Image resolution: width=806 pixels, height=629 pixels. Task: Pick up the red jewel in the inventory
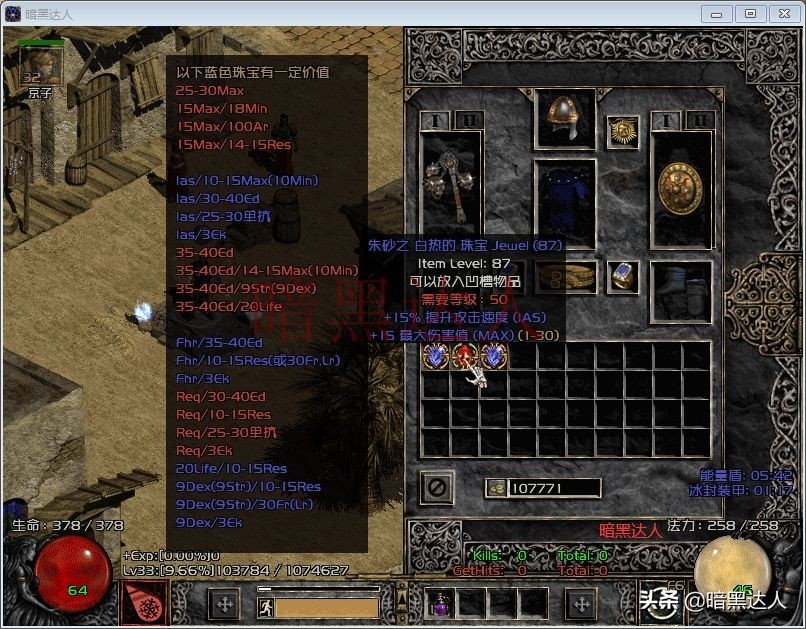(464, 357)
